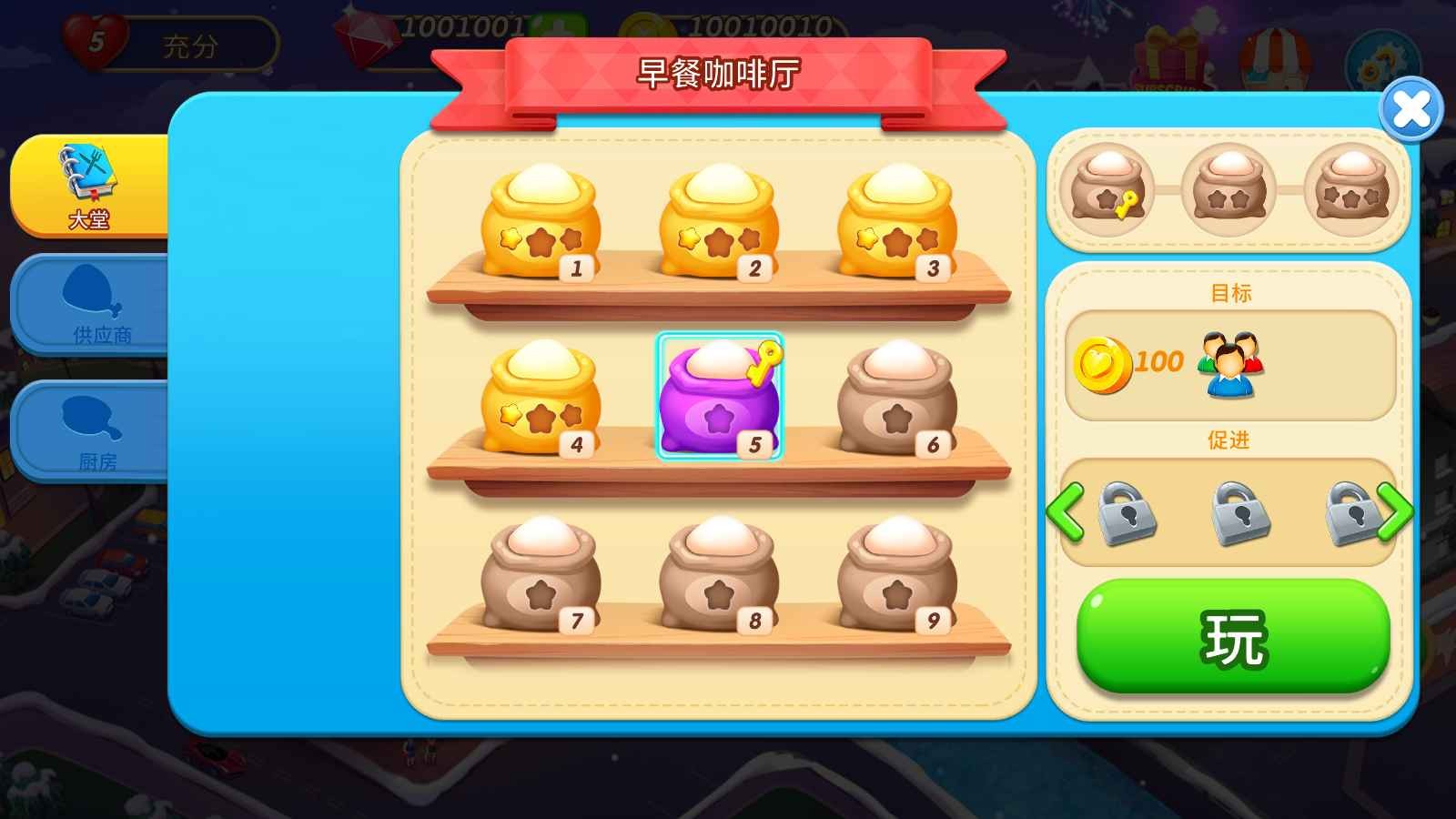Viewport: 1456px width, 819px height.
Task: Select the golden level 1 bag
Action: click(543, 223)
